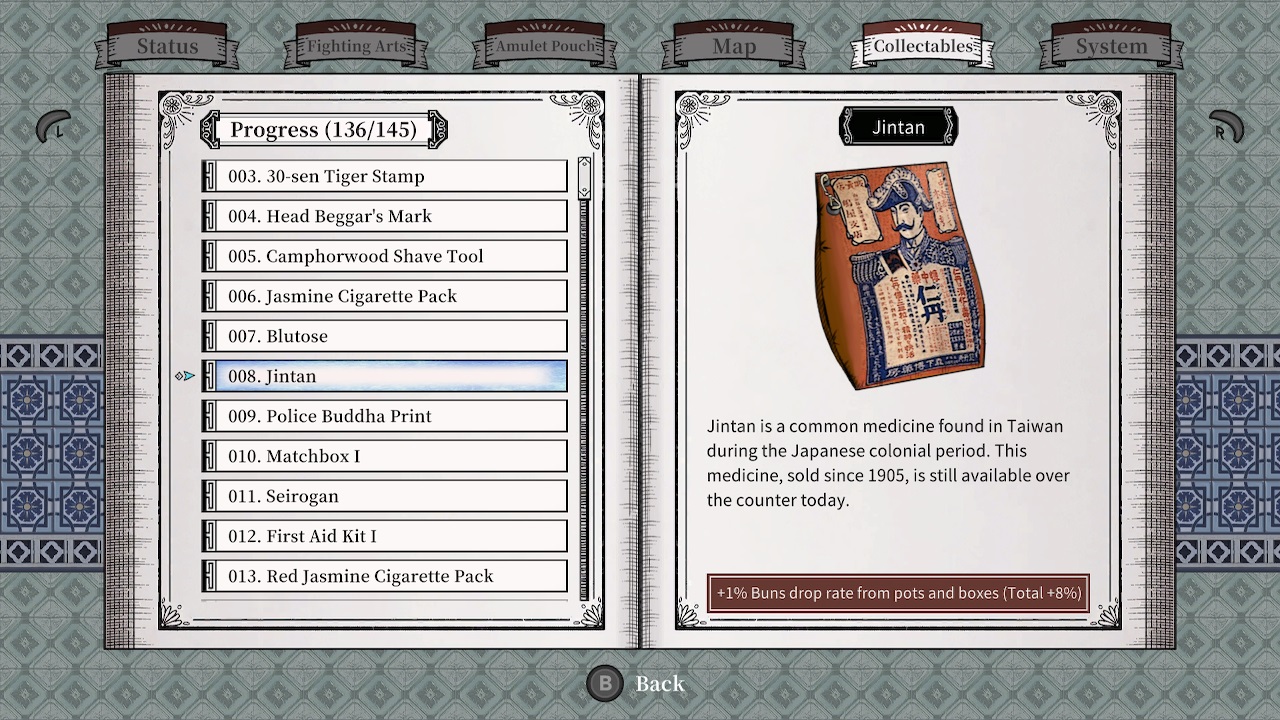Click the Jintan entry's tag icon
This screenshot has height=720, width=1280.
tap(209, 376)
